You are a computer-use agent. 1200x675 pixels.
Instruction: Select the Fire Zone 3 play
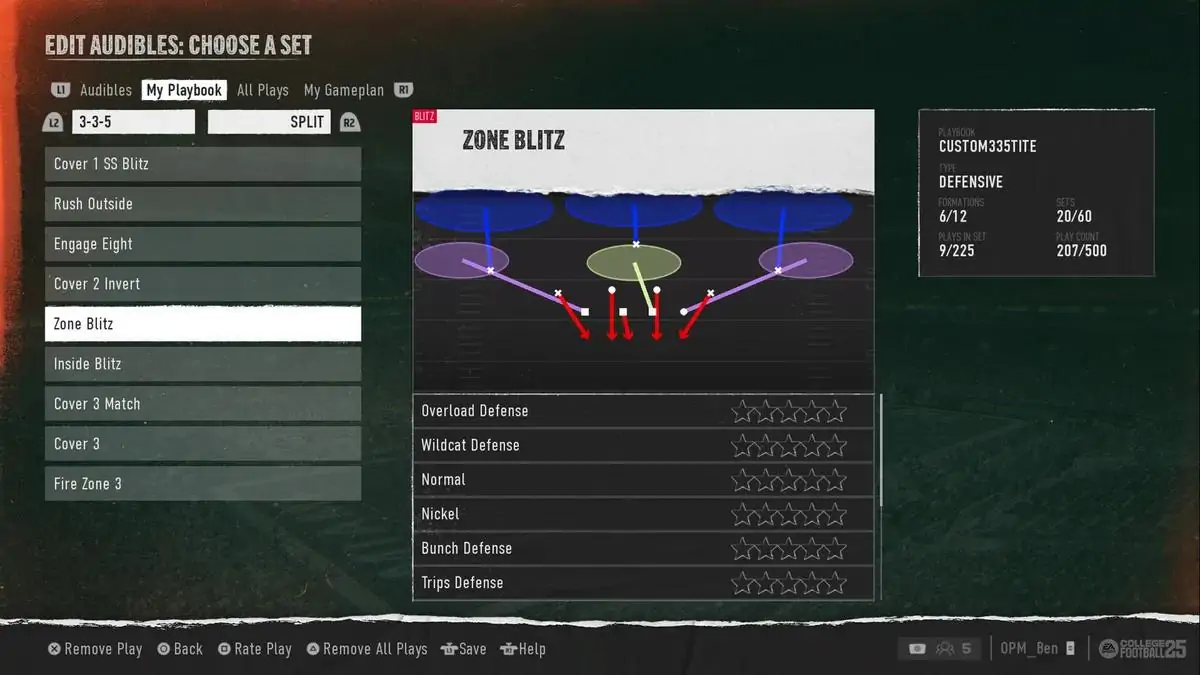(202, 484)
